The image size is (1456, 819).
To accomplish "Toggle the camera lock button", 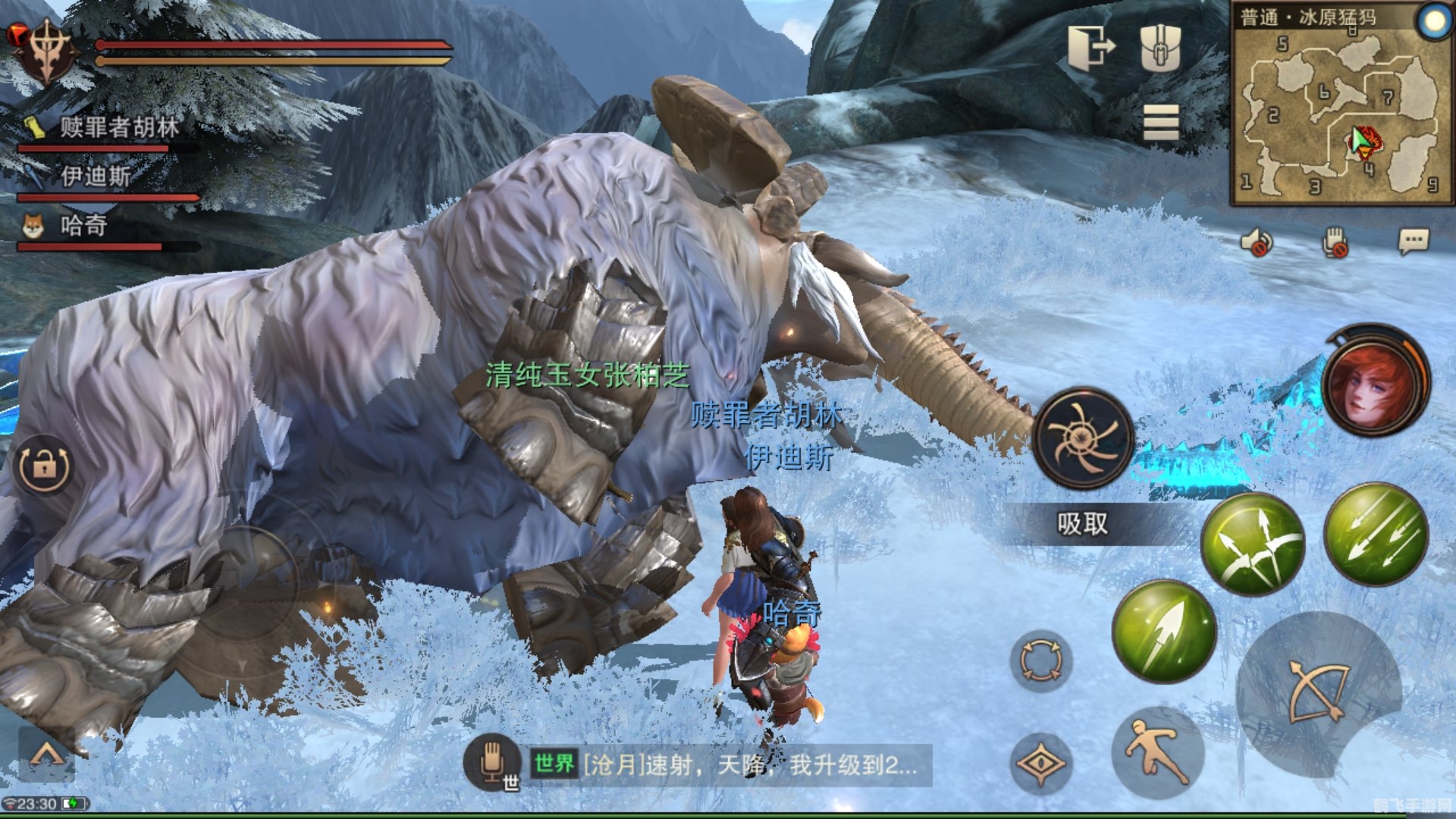I will (44, 466).
